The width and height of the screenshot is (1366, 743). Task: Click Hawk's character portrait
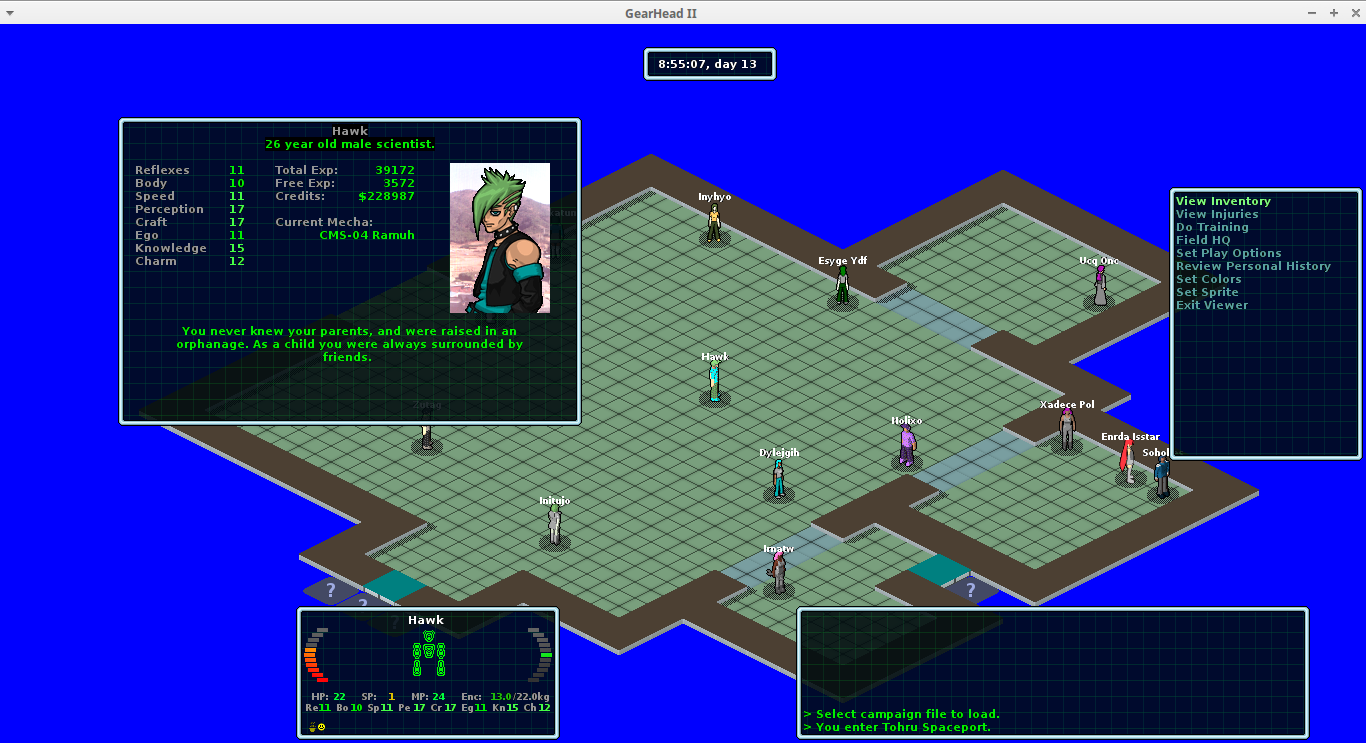point(499,238)
